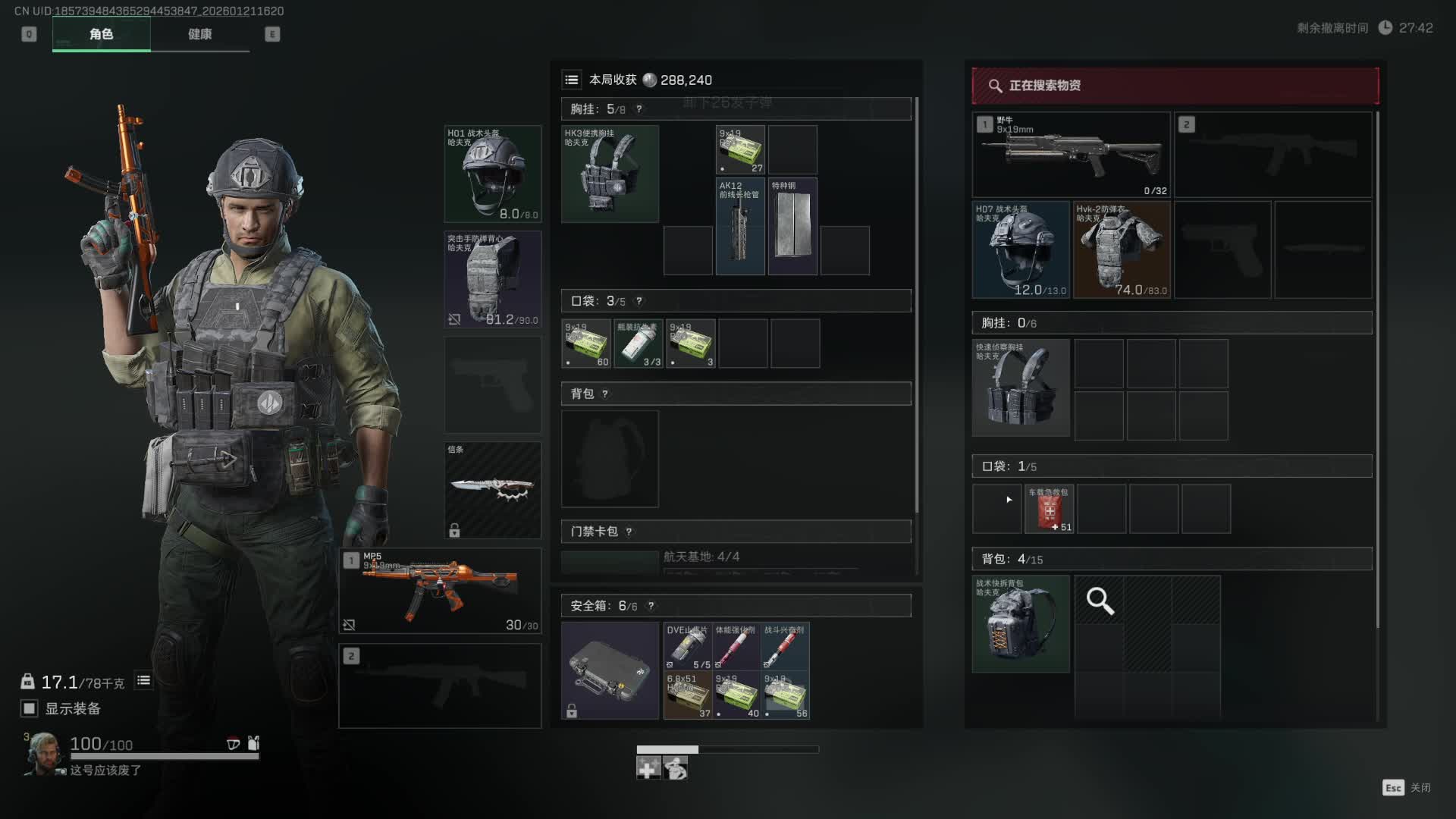Click the HK3 chest rig item
The width and height of the screenshot is (1456, 819).
coord(610,174)
